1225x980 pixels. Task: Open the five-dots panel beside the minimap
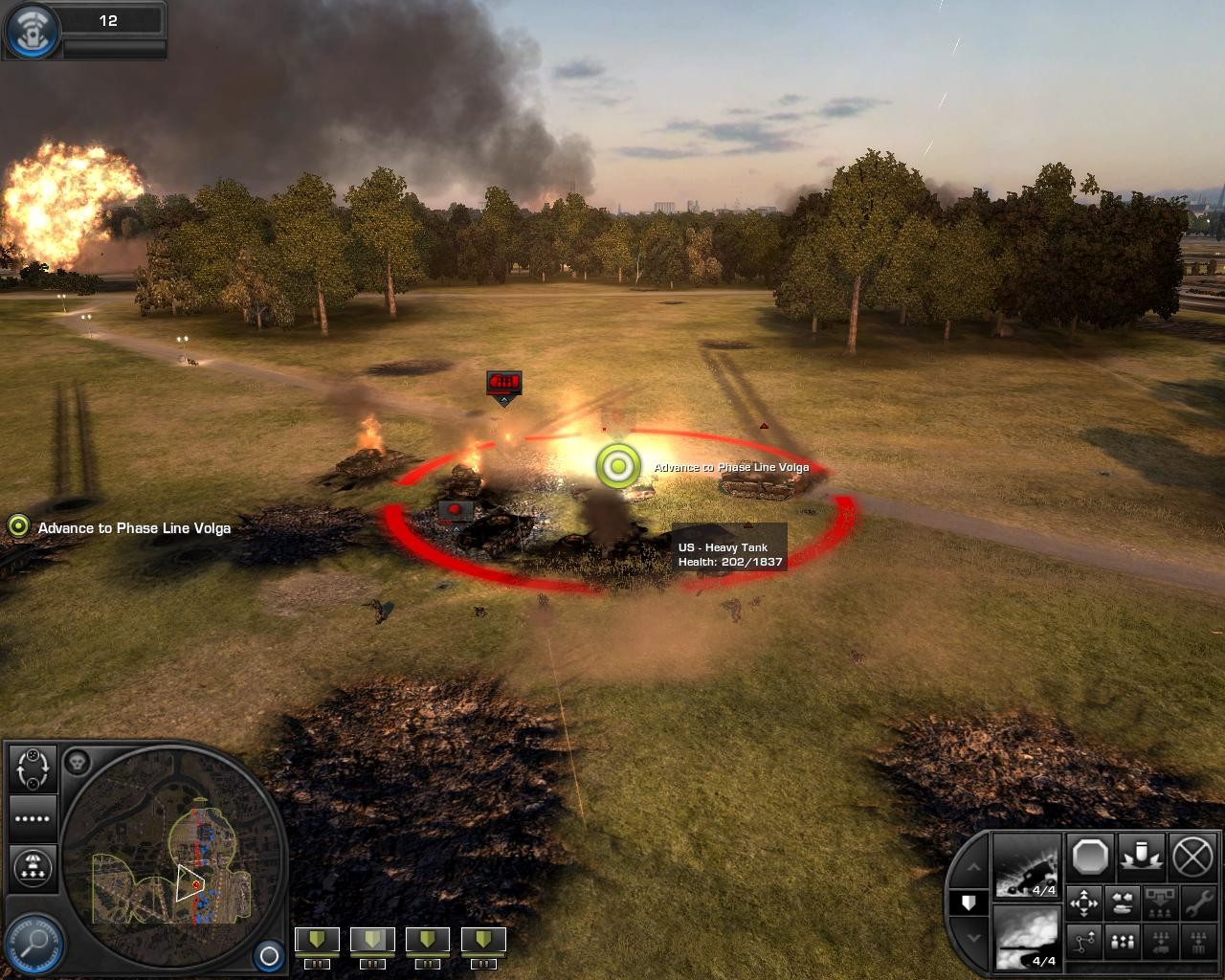pyautogui.click(x=33, y=818)
